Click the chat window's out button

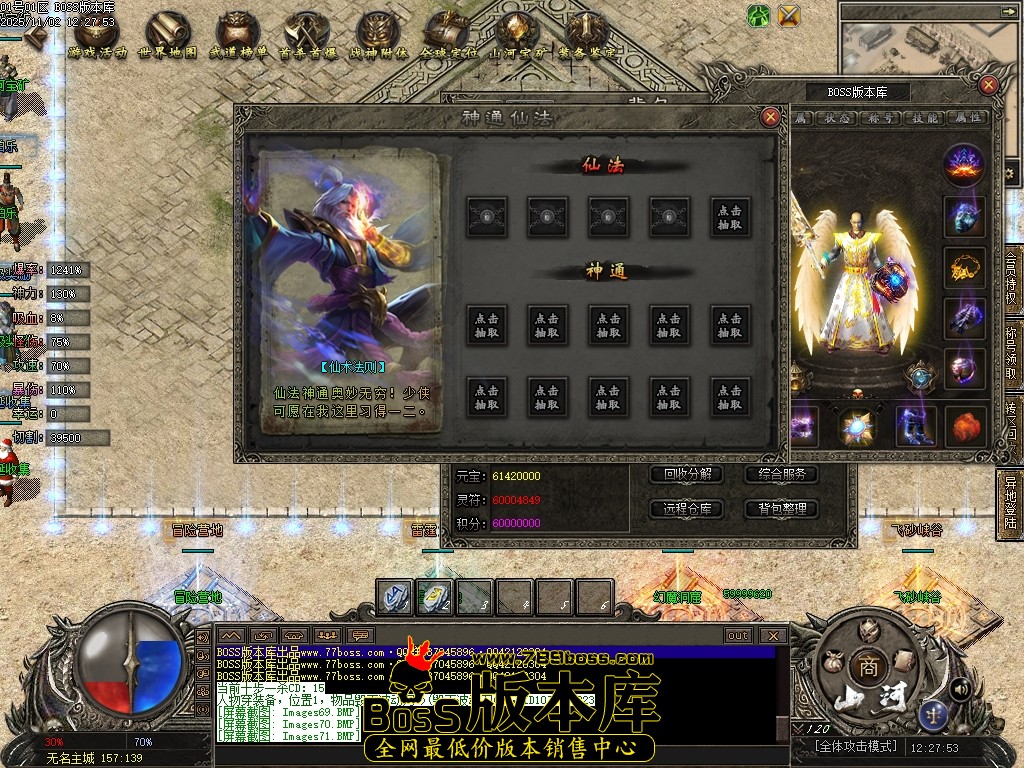[x=738, y=635]
